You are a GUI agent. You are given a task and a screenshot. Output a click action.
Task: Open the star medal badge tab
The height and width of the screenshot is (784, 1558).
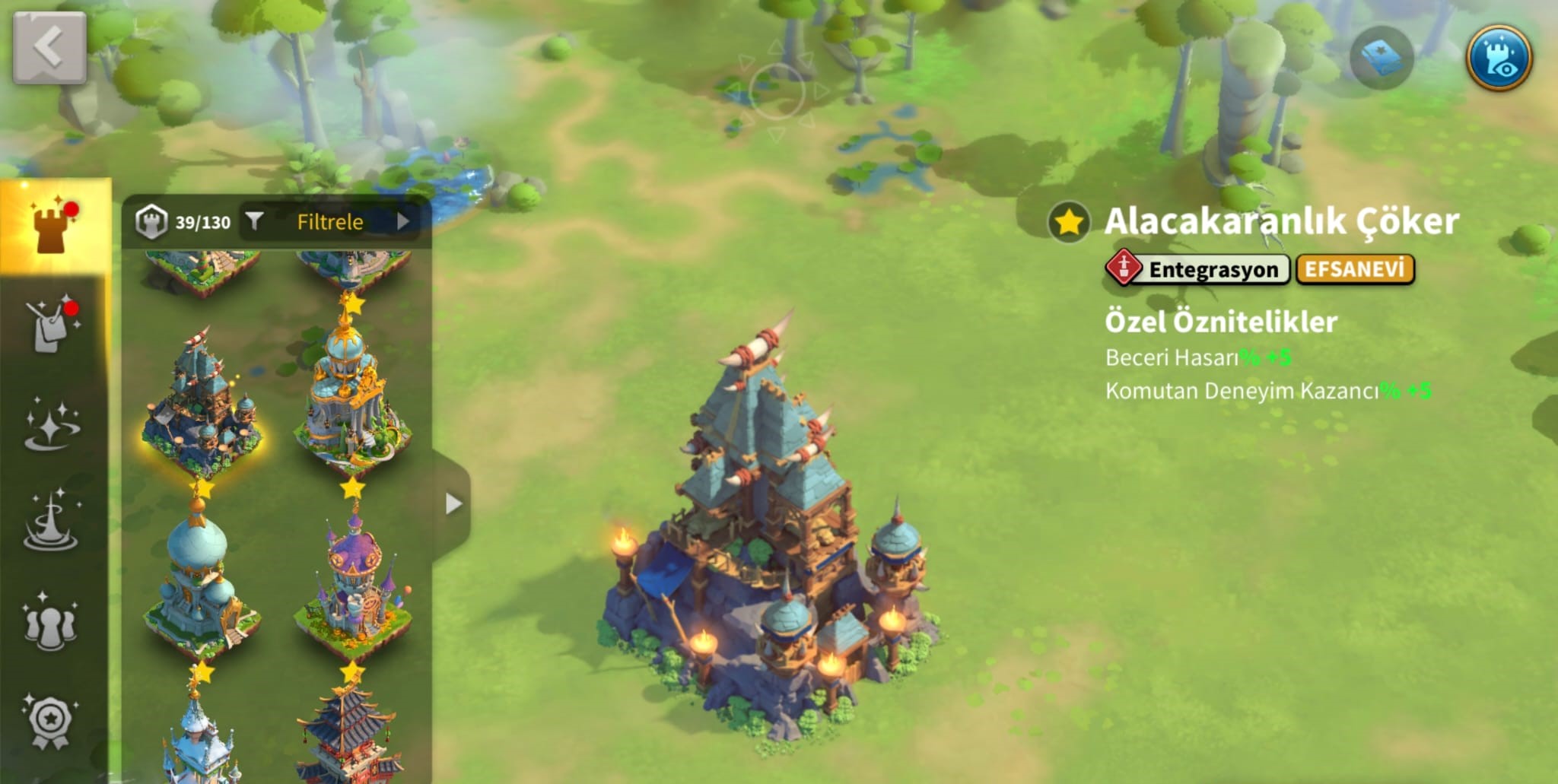[x=51, y=720]
